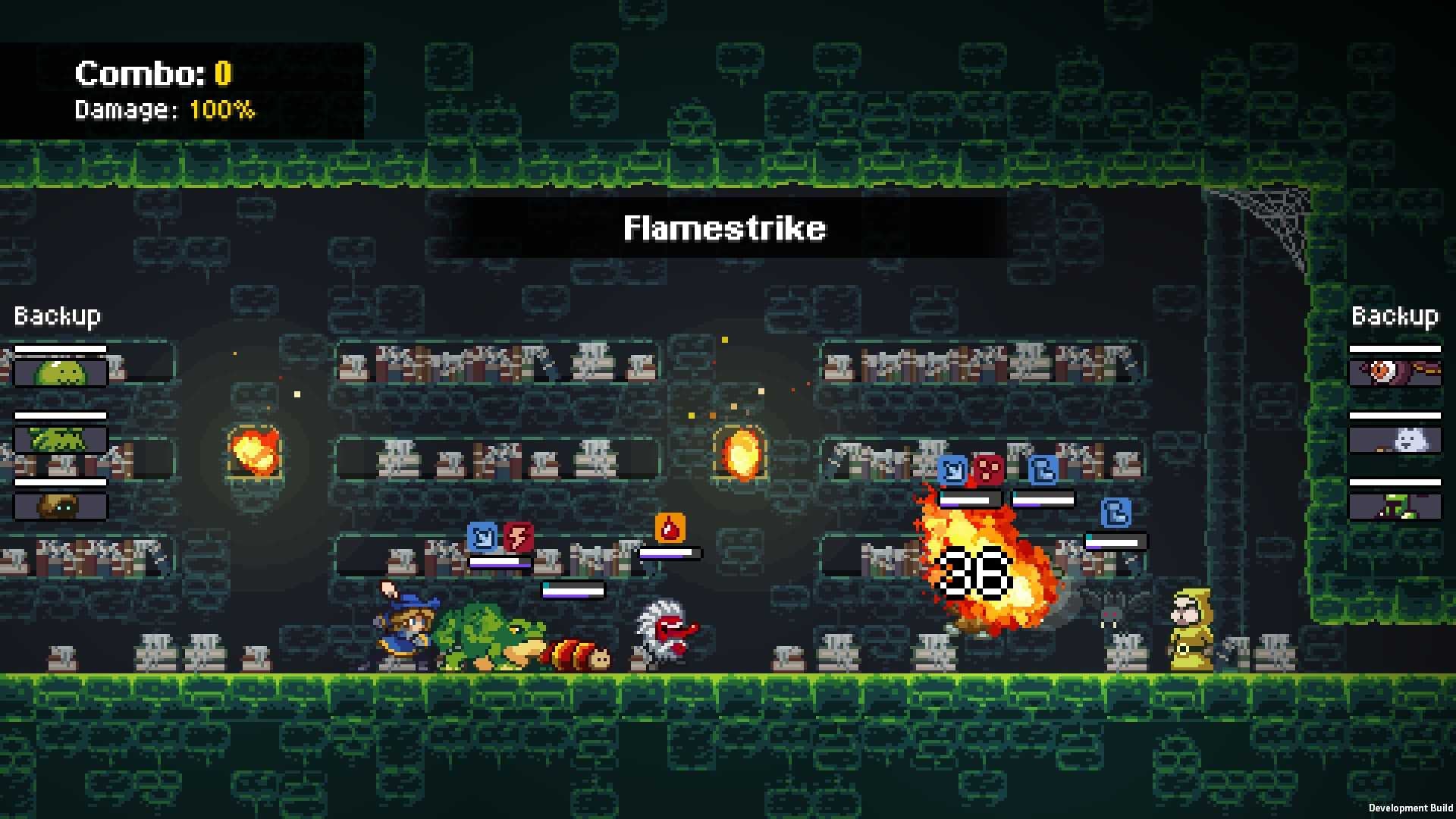Click the centipede's health bar

pyautogui.click(x=573, y=590)
